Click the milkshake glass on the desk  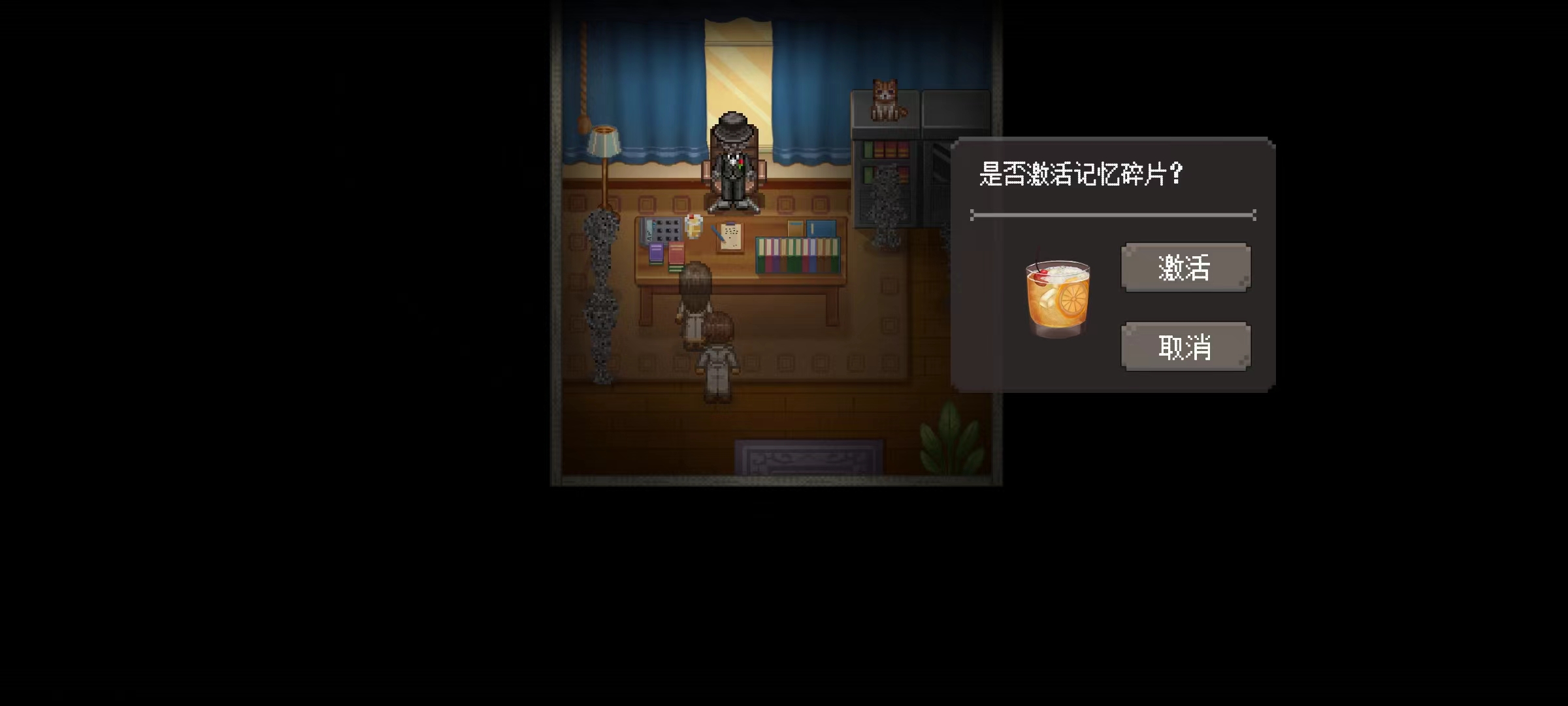(693, 226)
